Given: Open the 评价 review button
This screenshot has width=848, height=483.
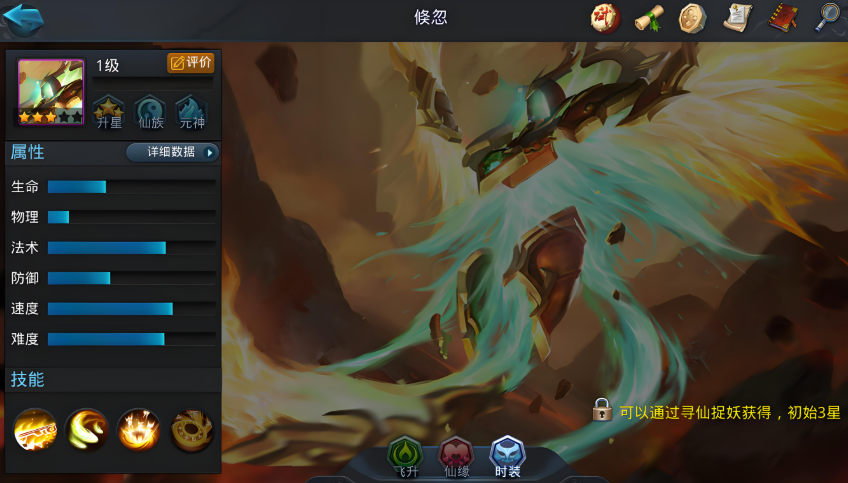Looking at the screenshot, I should pos(190,63).
